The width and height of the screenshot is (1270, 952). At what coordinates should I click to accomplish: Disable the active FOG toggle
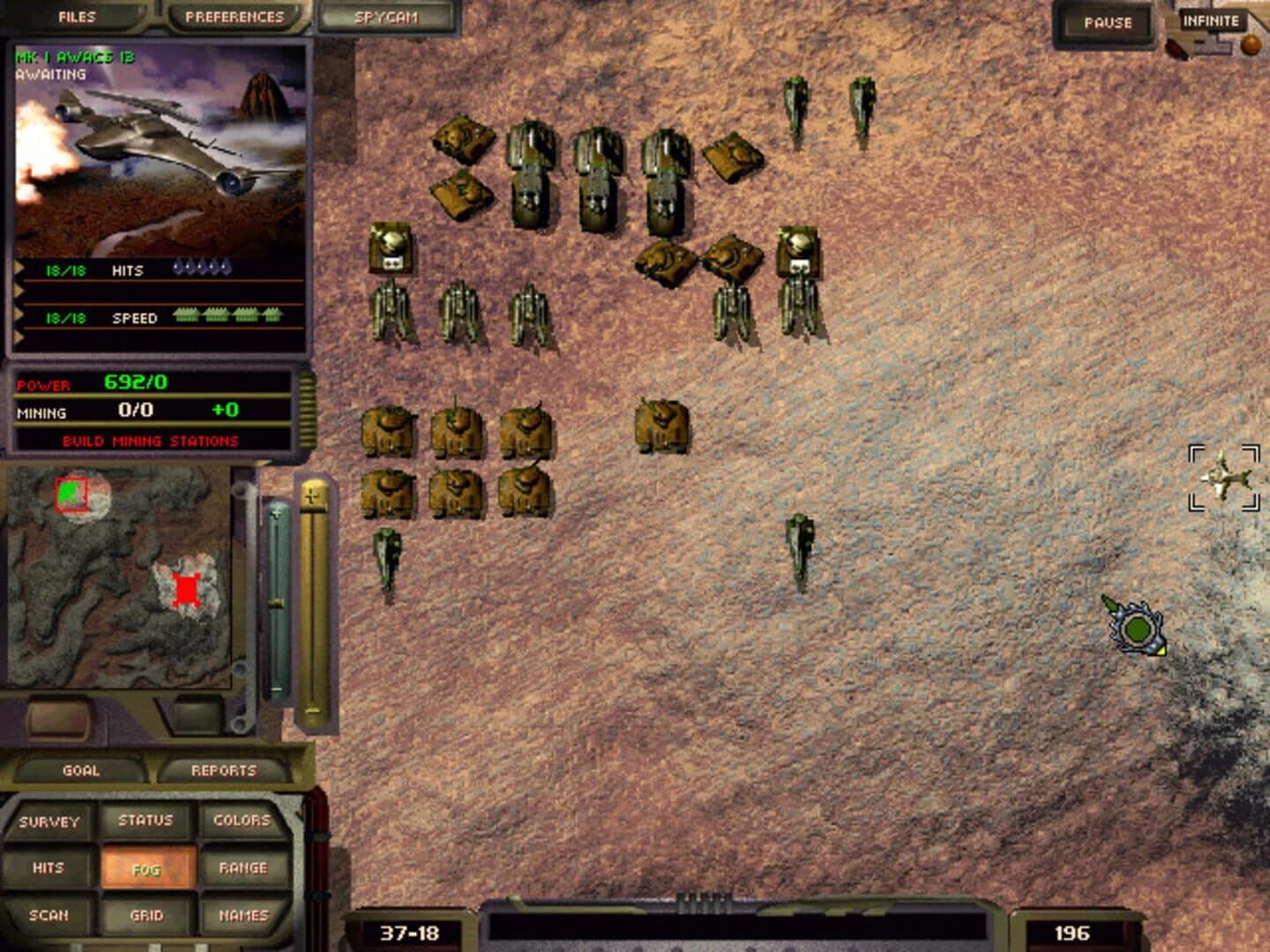147,867
